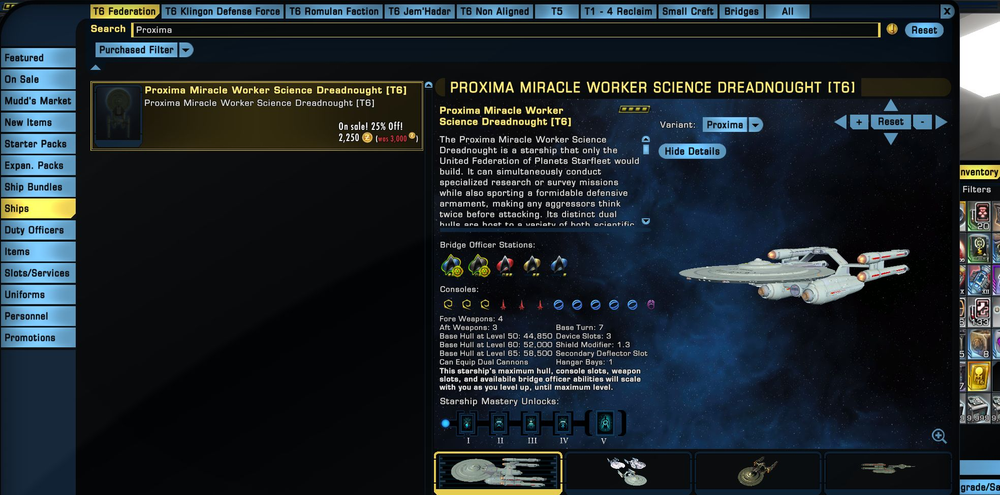Viewport: 1000px width, 495px height.
Task: Select the Small Craft tab
Action: point(688,12)
